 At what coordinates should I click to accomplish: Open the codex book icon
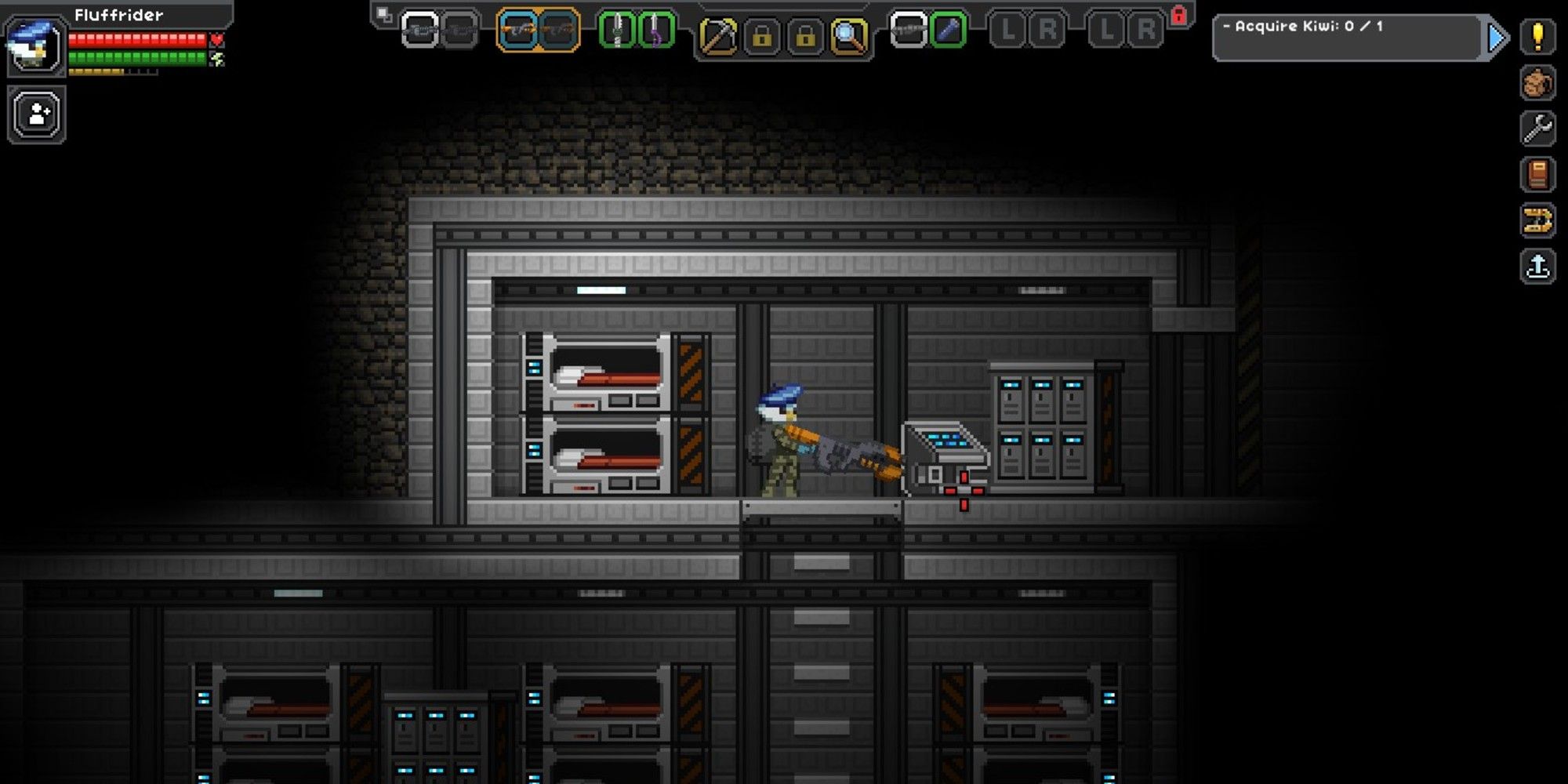point(1539,172)
